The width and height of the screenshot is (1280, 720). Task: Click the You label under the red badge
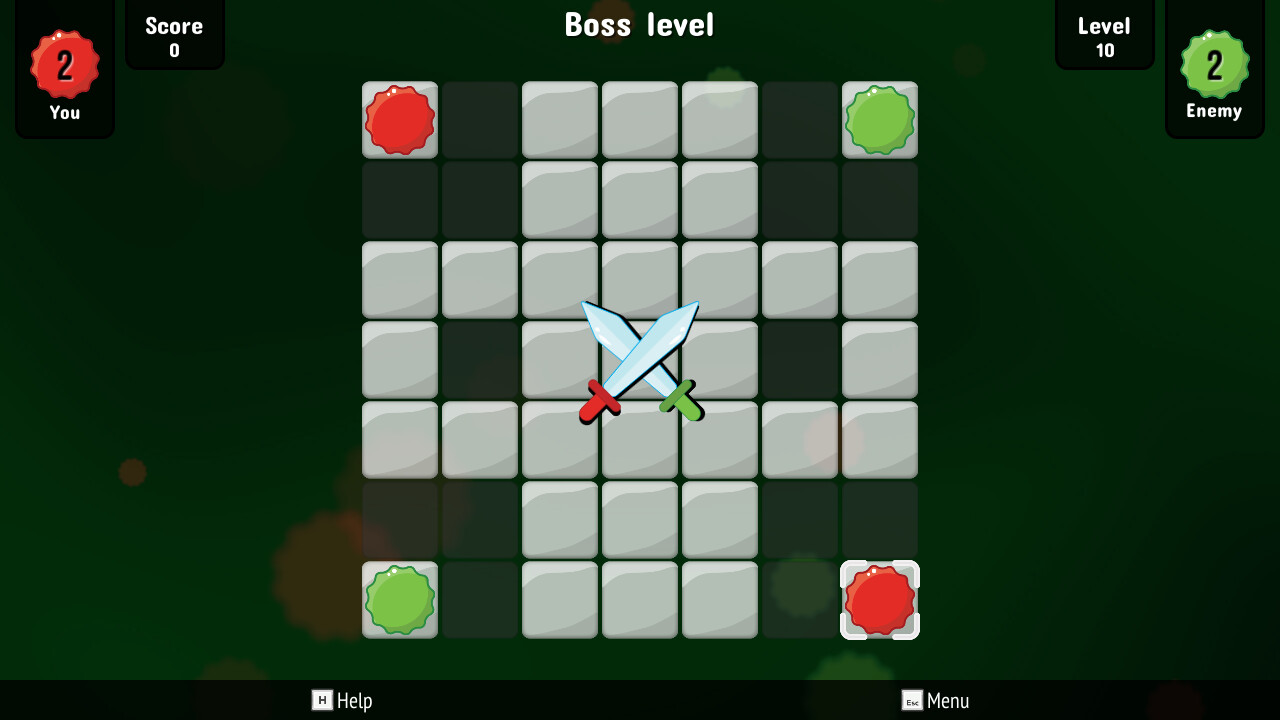(x=64, y=112)
